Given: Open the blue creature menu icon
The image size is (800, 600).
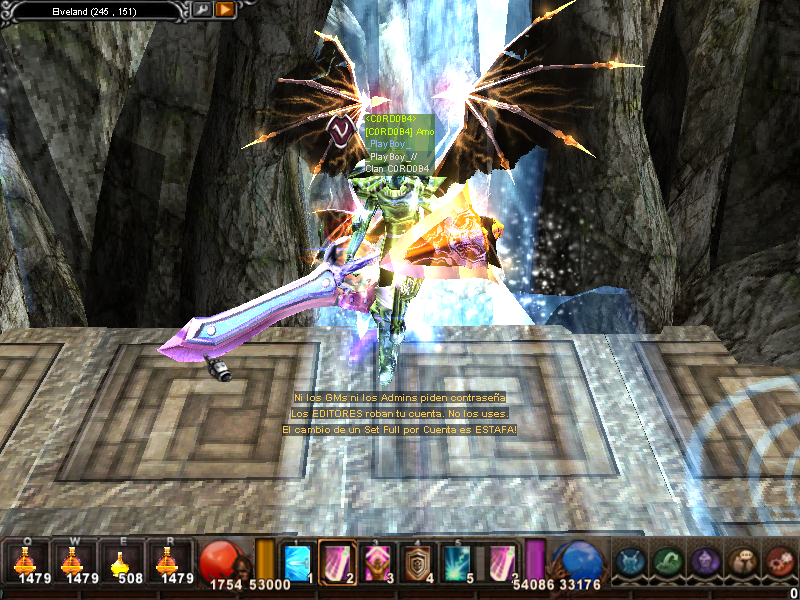Looking at the screenshot, I should (x=631, y=561).
